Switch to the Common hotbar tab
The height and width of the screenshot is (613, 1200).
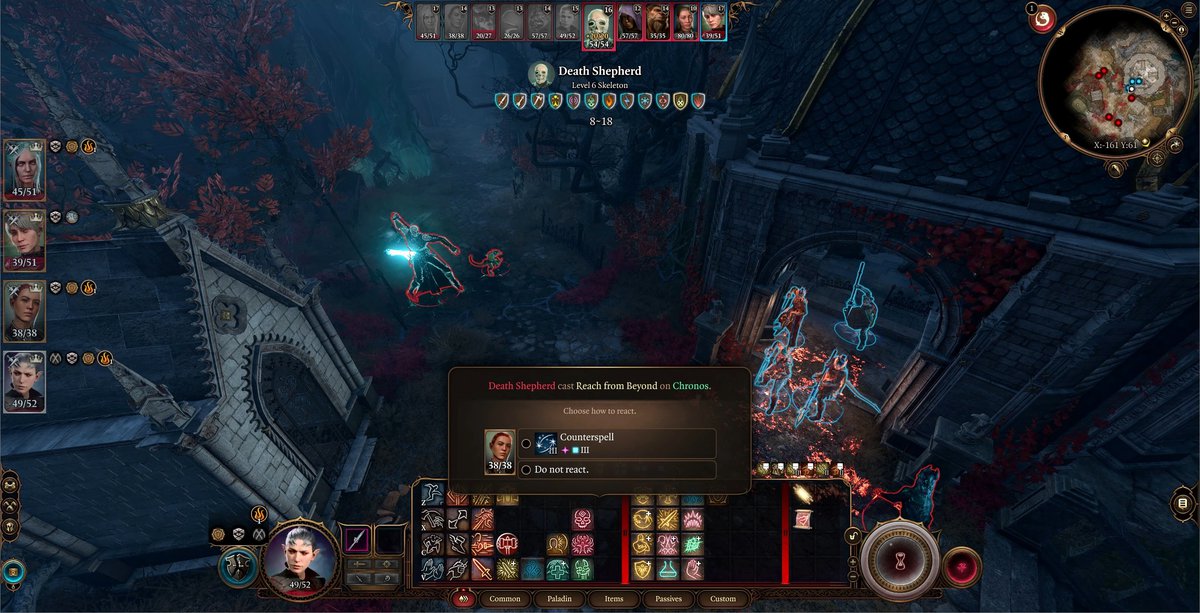504,599
